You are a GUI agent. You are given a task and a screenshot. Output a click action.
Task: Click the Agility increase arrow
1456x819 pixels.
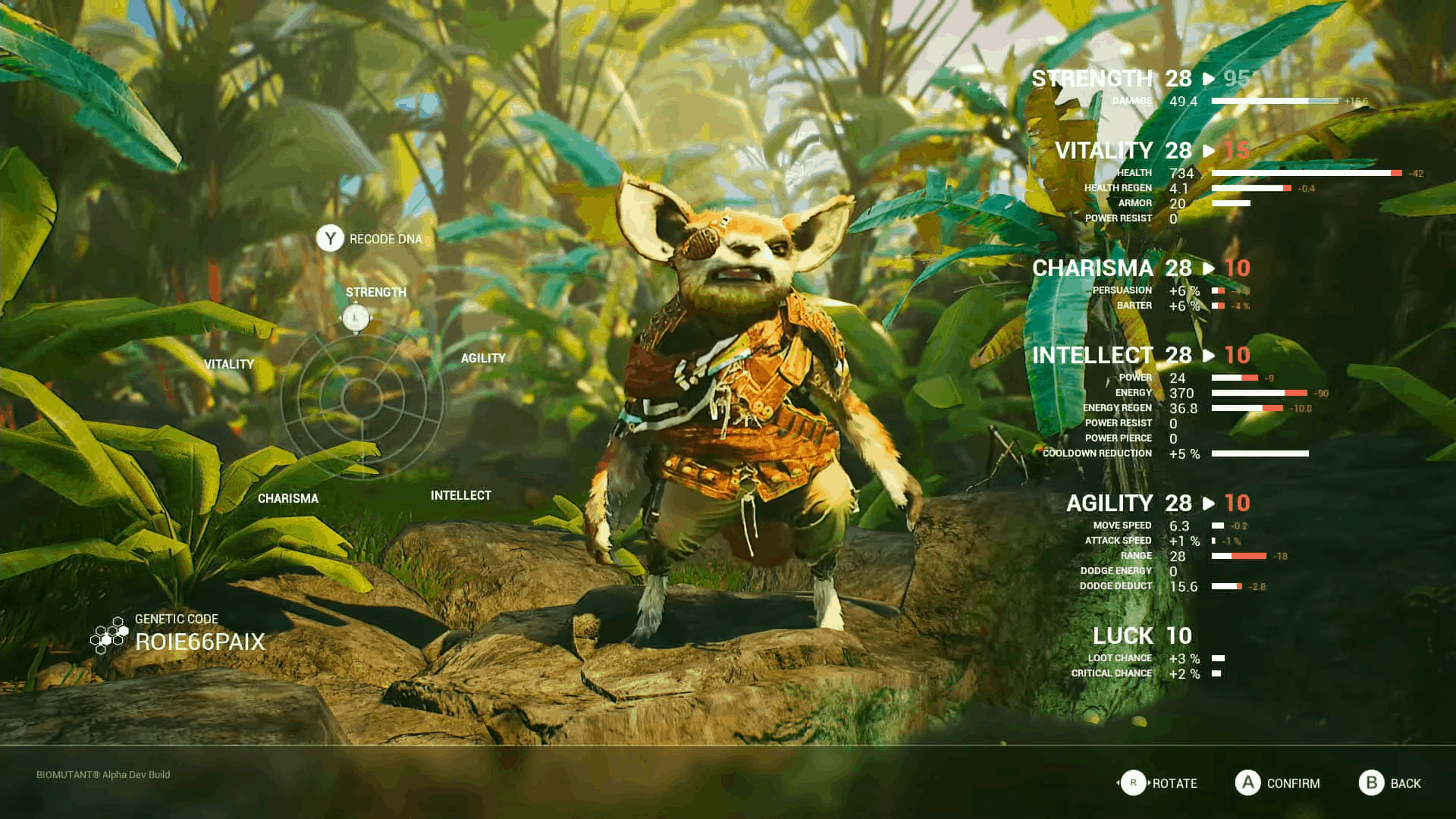click(1208, 504)
